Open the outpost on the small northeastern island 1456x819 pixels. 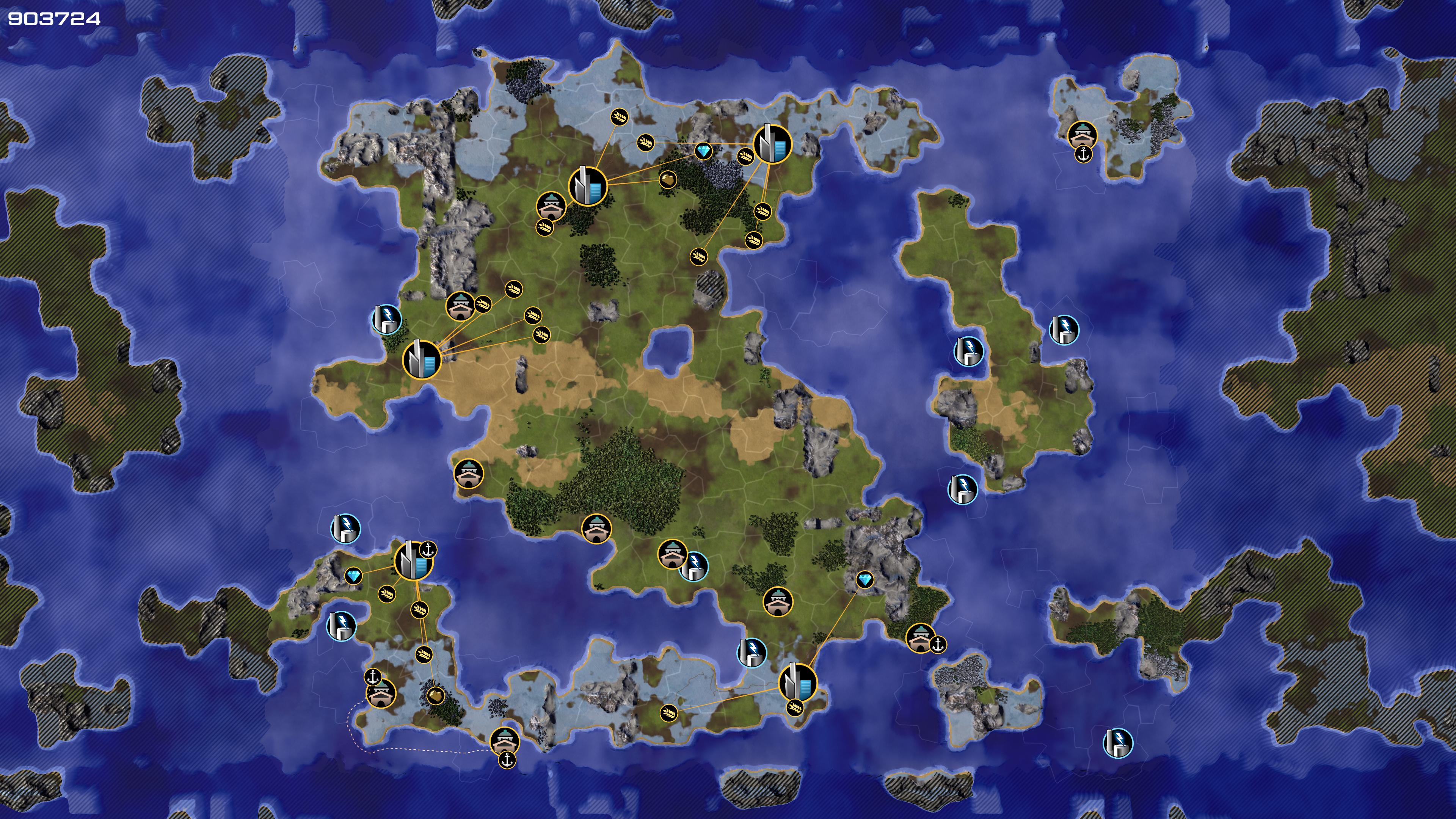[1082, 135]
